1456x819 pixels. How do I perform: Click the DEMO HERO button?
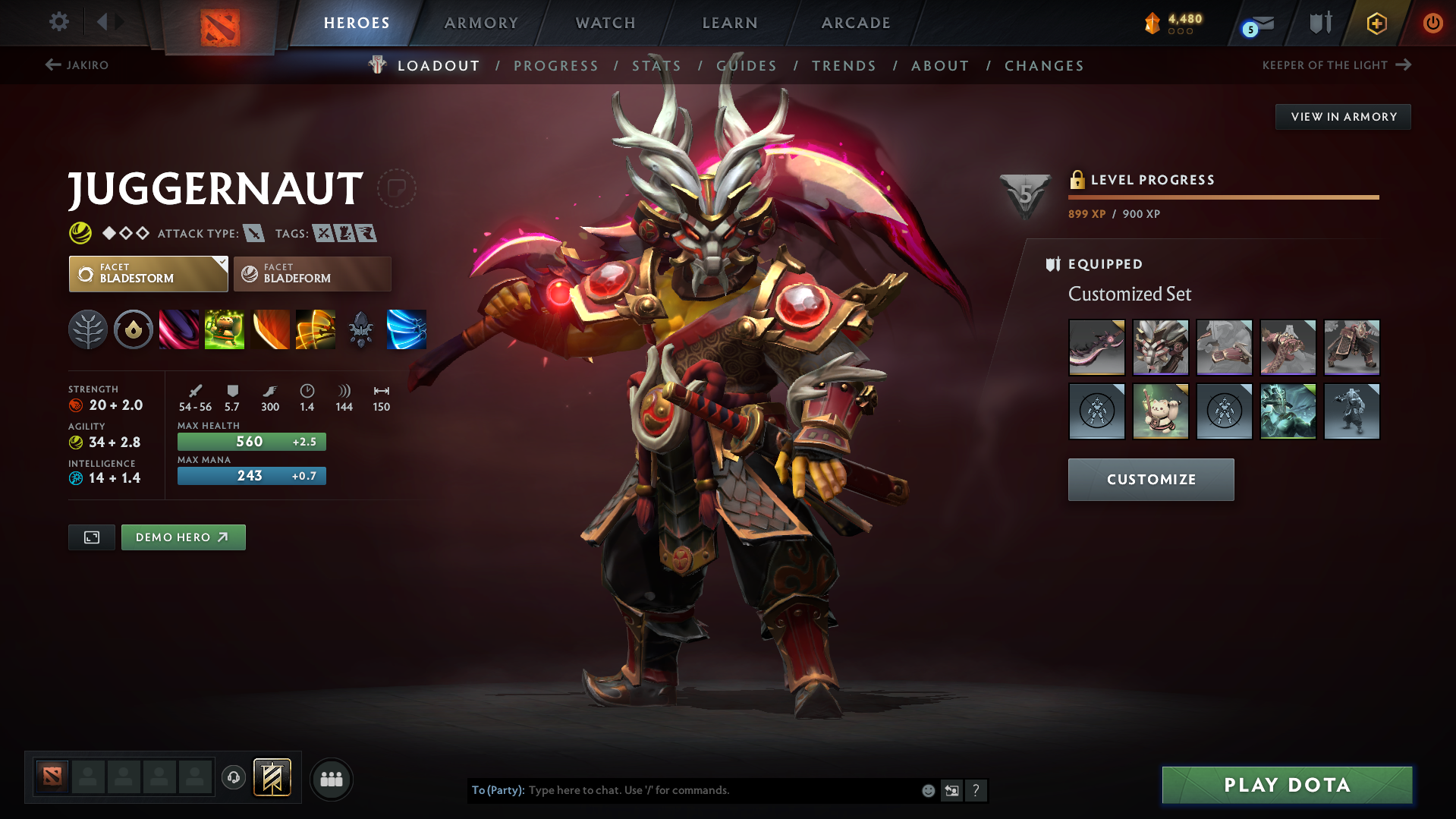(183, 537)
